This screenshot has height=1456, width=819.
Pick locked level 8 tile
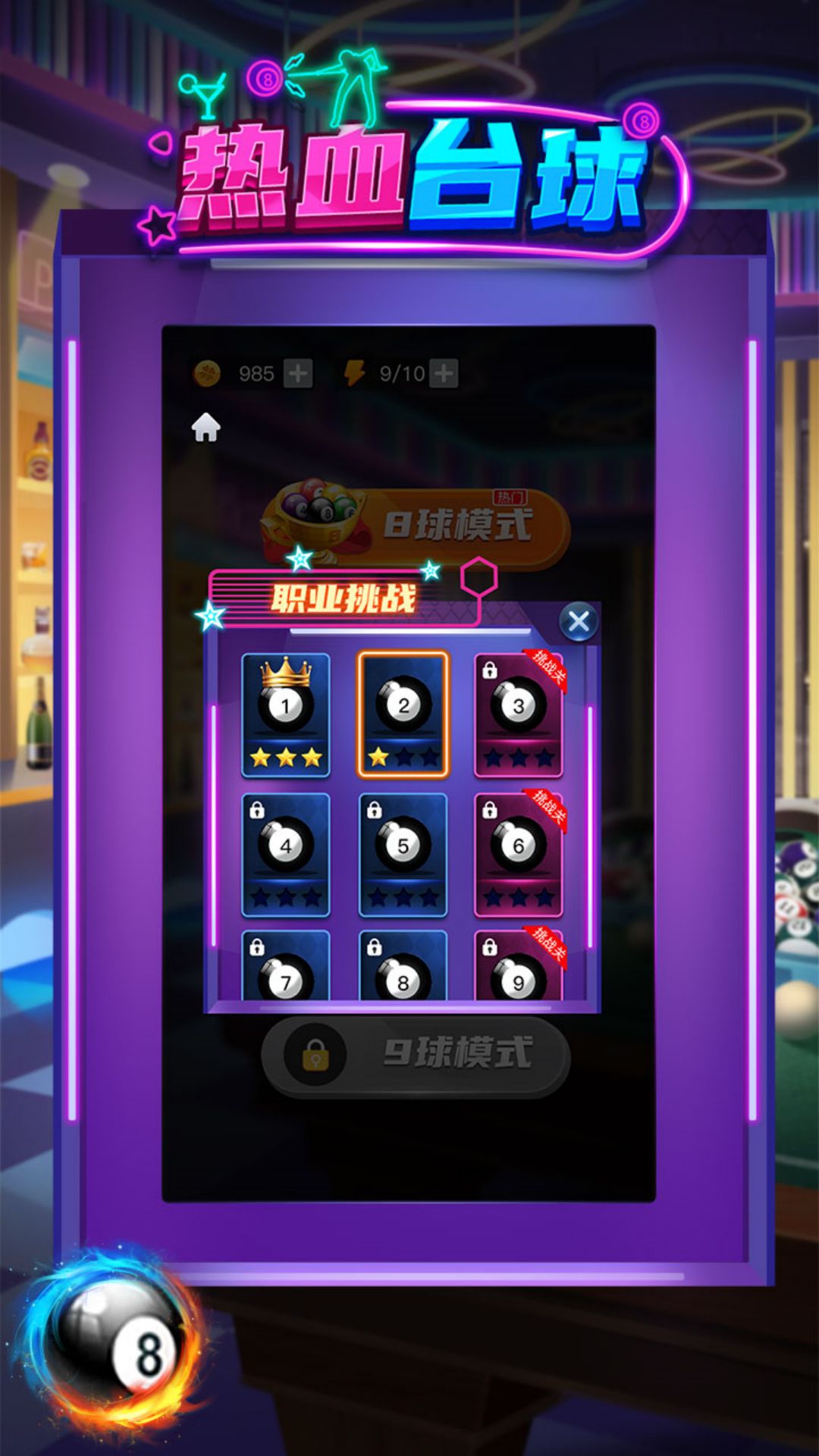pyautogui.click(x=403, y=967)
